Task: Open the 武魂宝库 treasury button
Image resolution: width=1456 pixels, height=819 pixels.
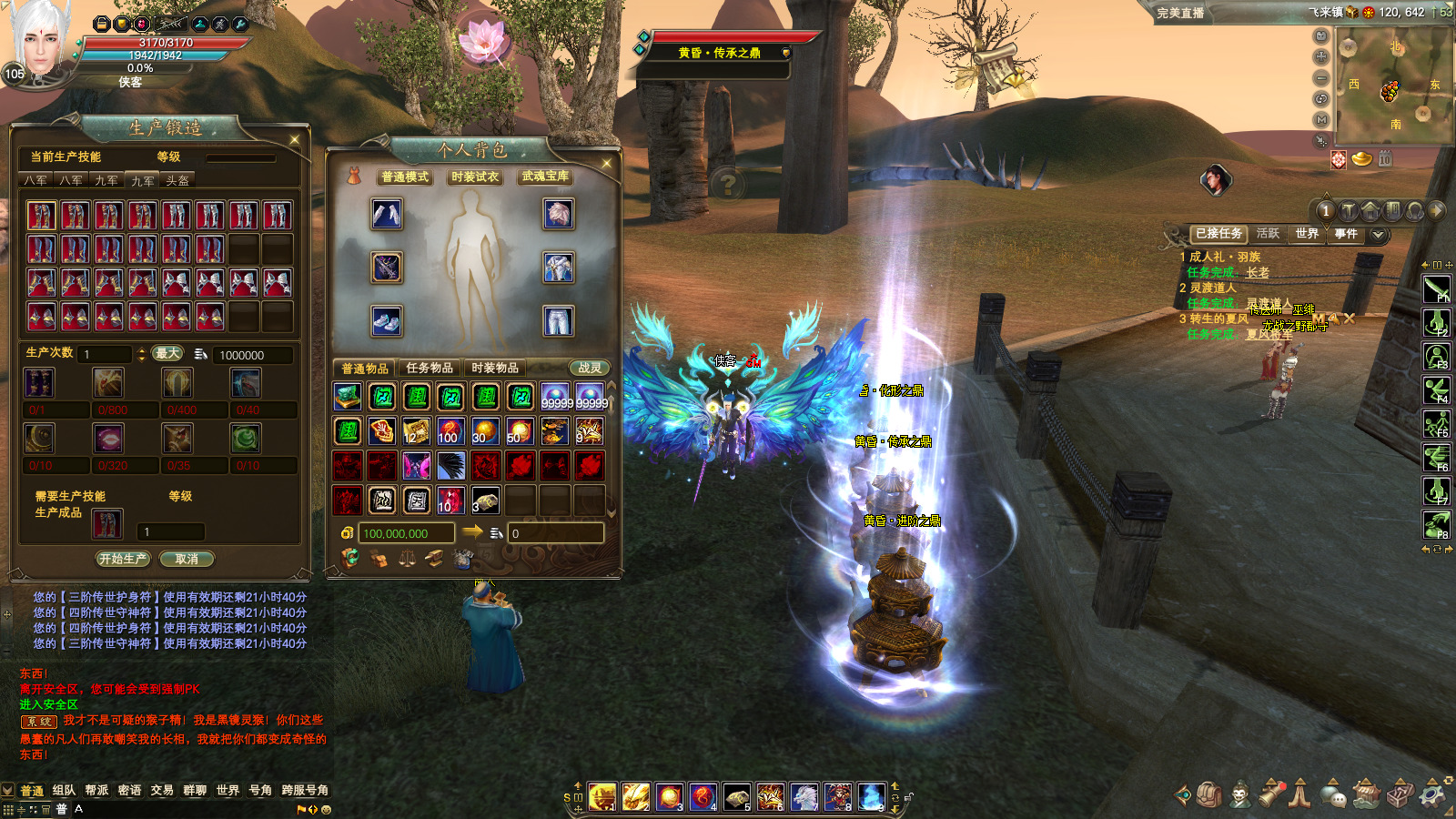Action: coord(545,177)
